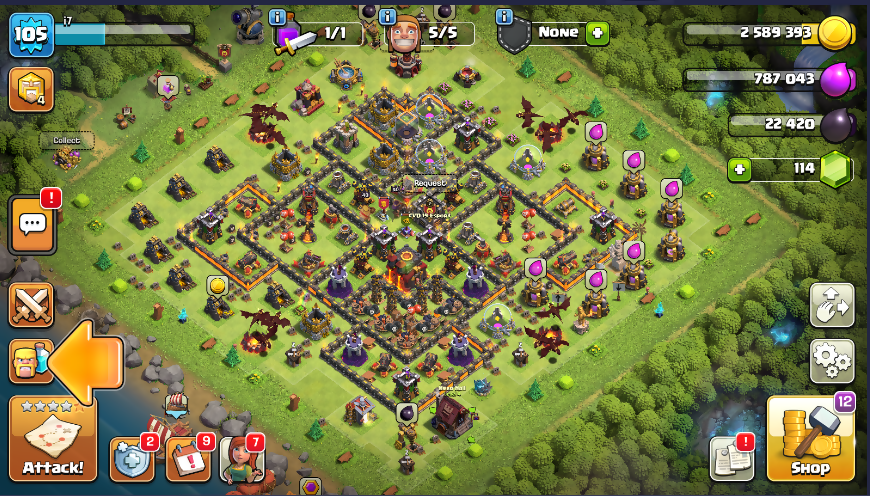
Task: Open the chat speech bubble panel
Action: click(32, 226)
